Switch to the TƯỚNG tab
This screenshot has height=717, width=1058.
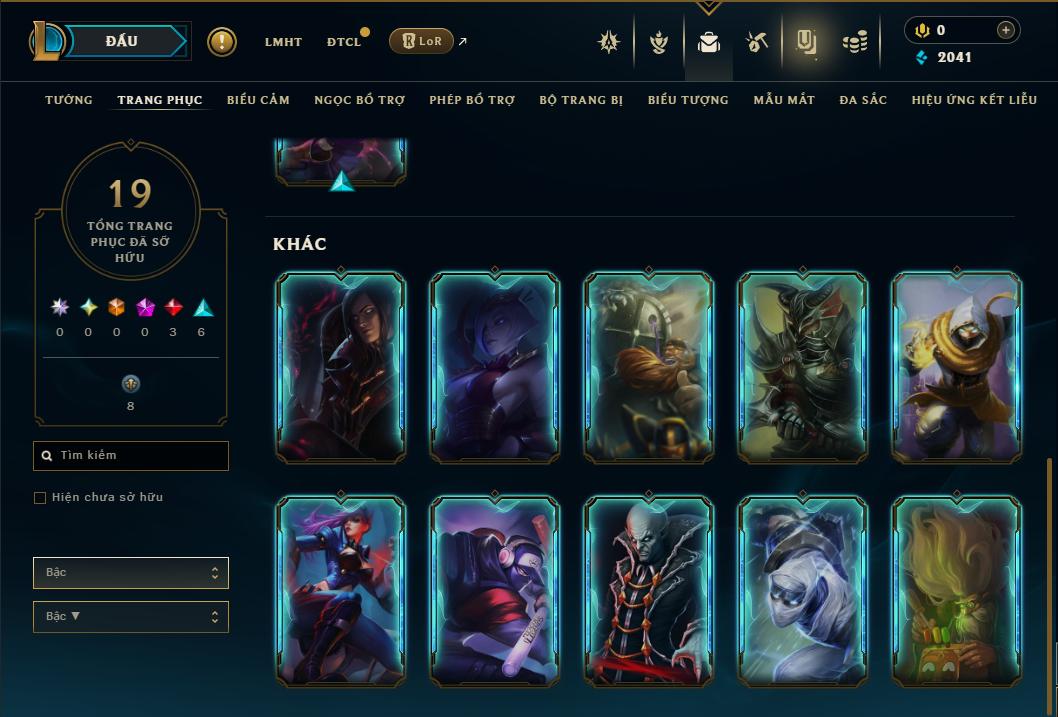click(x=69, y=100)
